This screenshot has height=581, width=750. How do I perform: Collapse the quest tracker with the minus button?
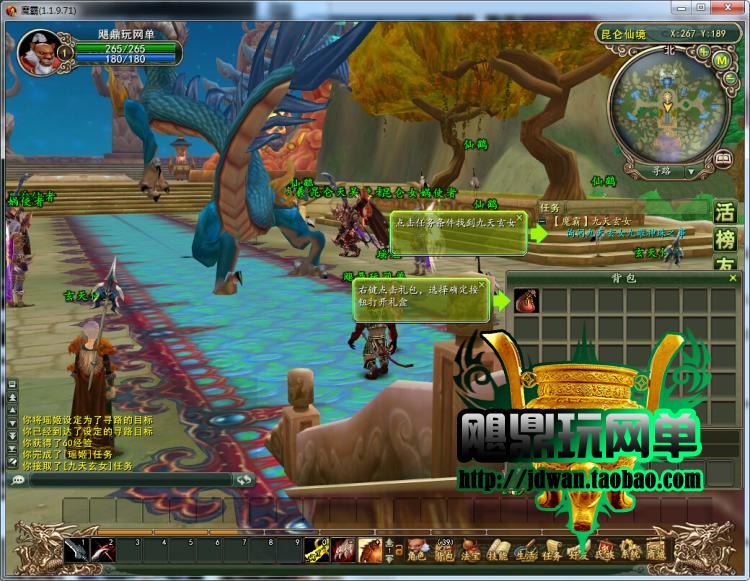point(543,220)
